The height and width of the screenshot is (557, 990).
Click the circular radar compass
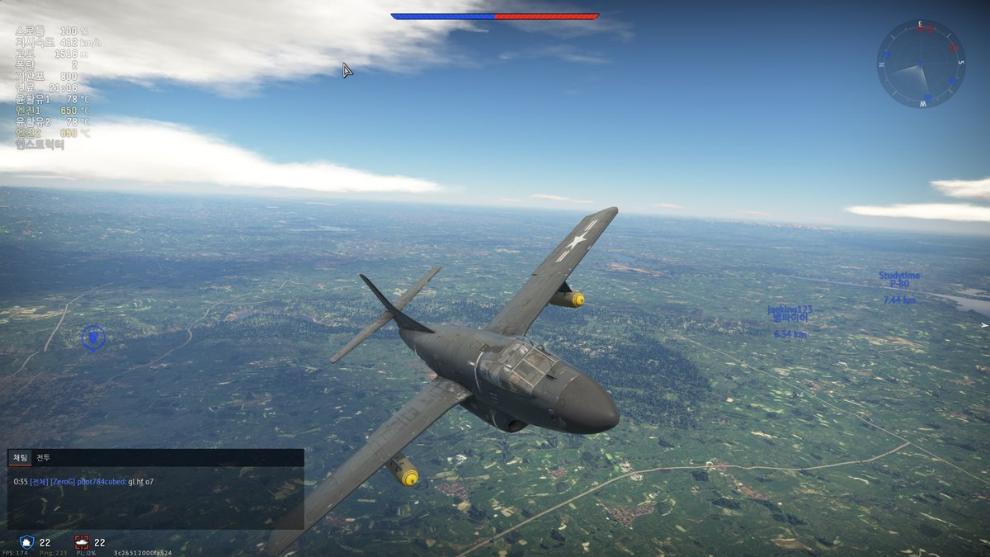click(x=920, y=64)
